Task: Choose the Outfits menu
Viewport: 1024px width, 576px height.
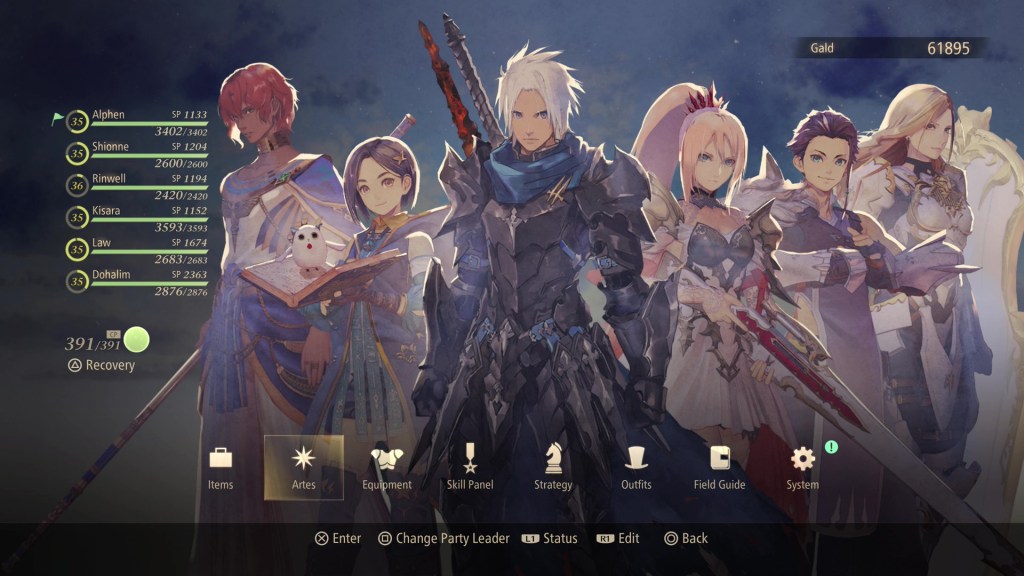Action: (x=635, y=467)
